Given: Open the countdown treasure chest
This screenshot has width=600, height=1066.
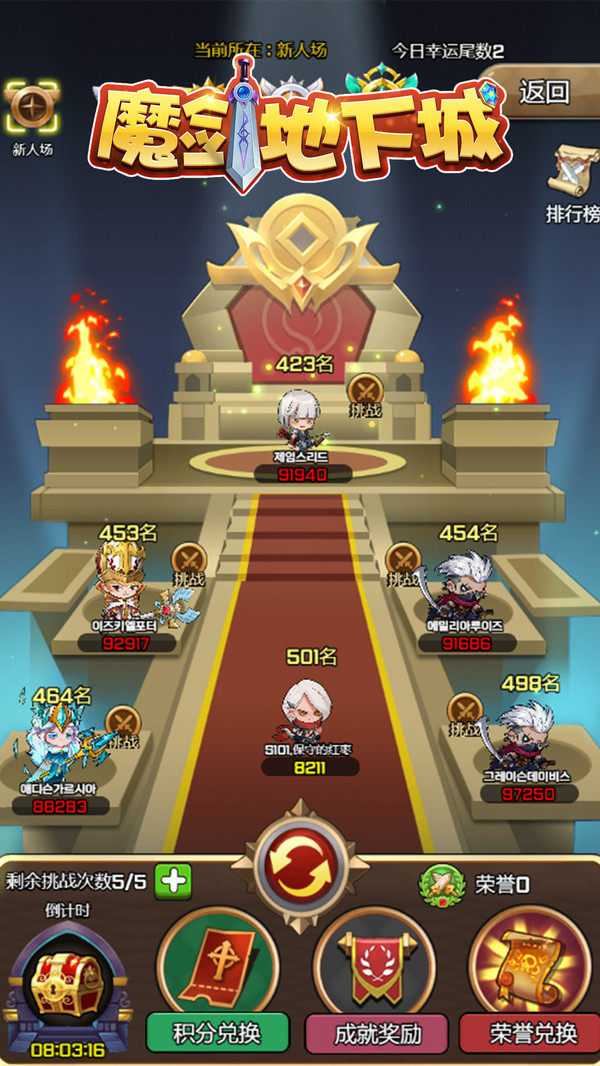Looking at the screenshot, I should [68, 977].
